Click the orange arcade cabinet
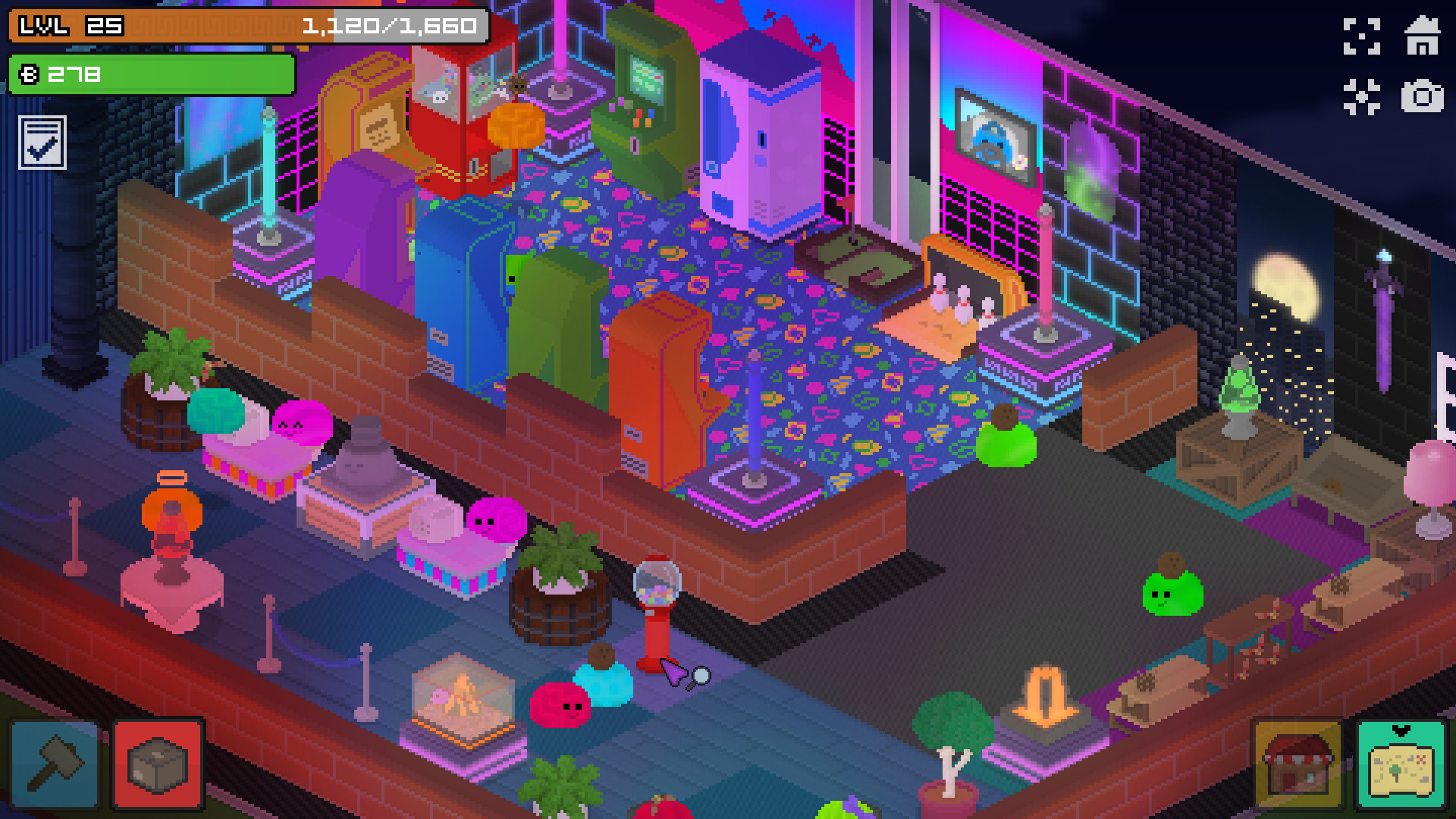The height and width of the screenshot is (819, 1456). tap(664, 387)
